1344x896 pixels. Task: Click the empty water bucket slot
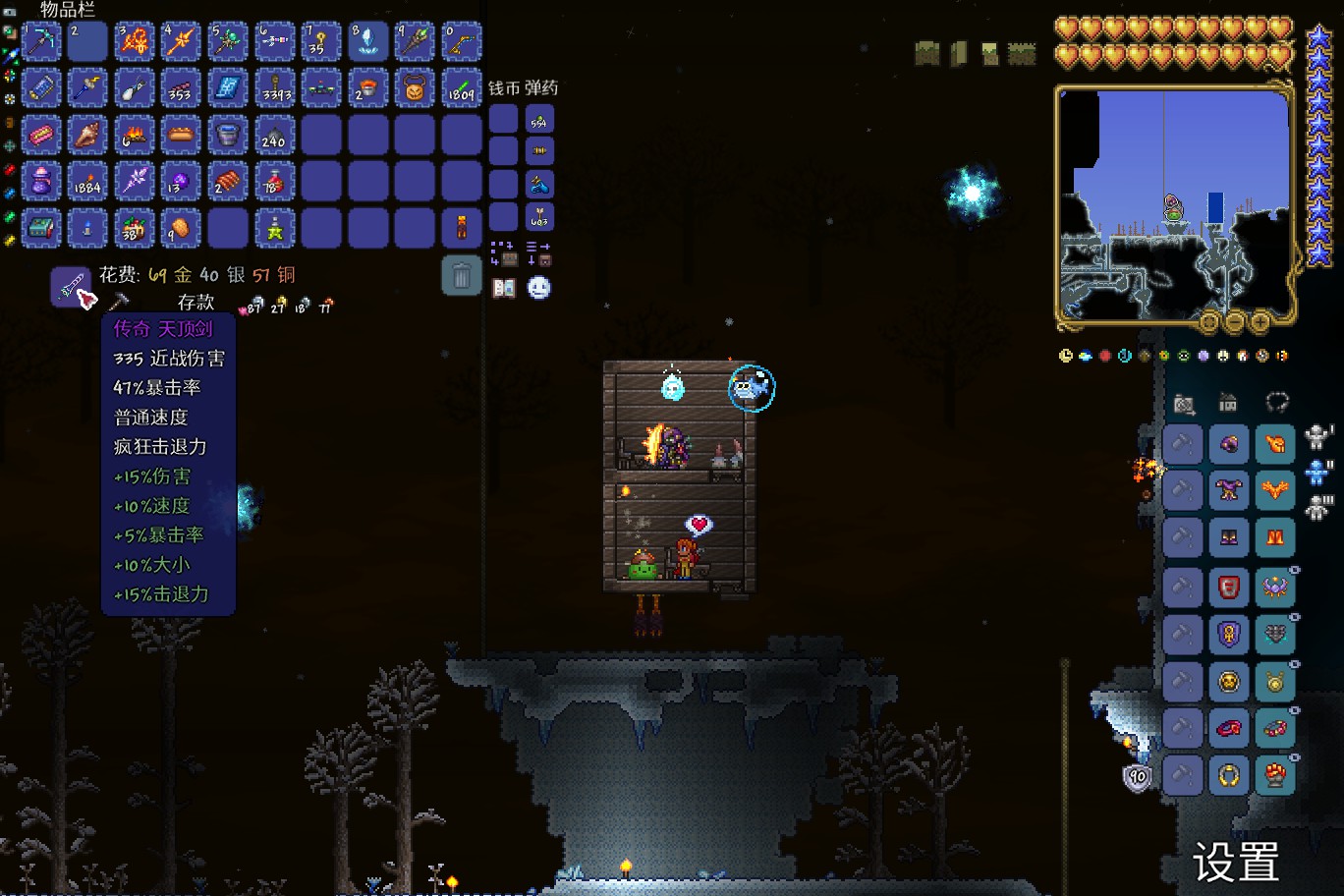point(228,135)
